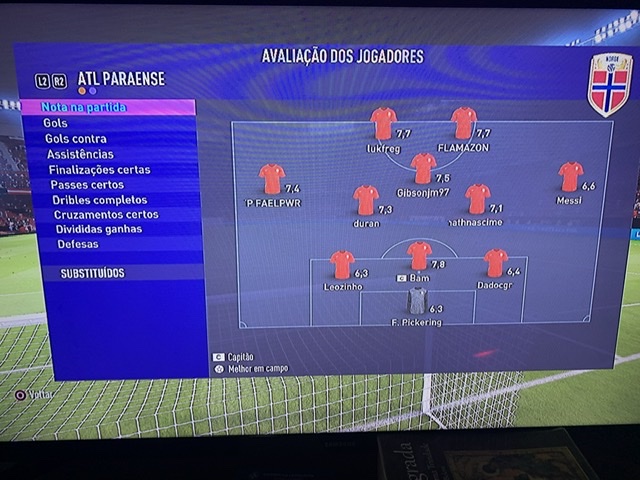The image size is (640, 480).
Task: Select P.FAELPWR's shirt on the wing
Action: click(272, 179)
